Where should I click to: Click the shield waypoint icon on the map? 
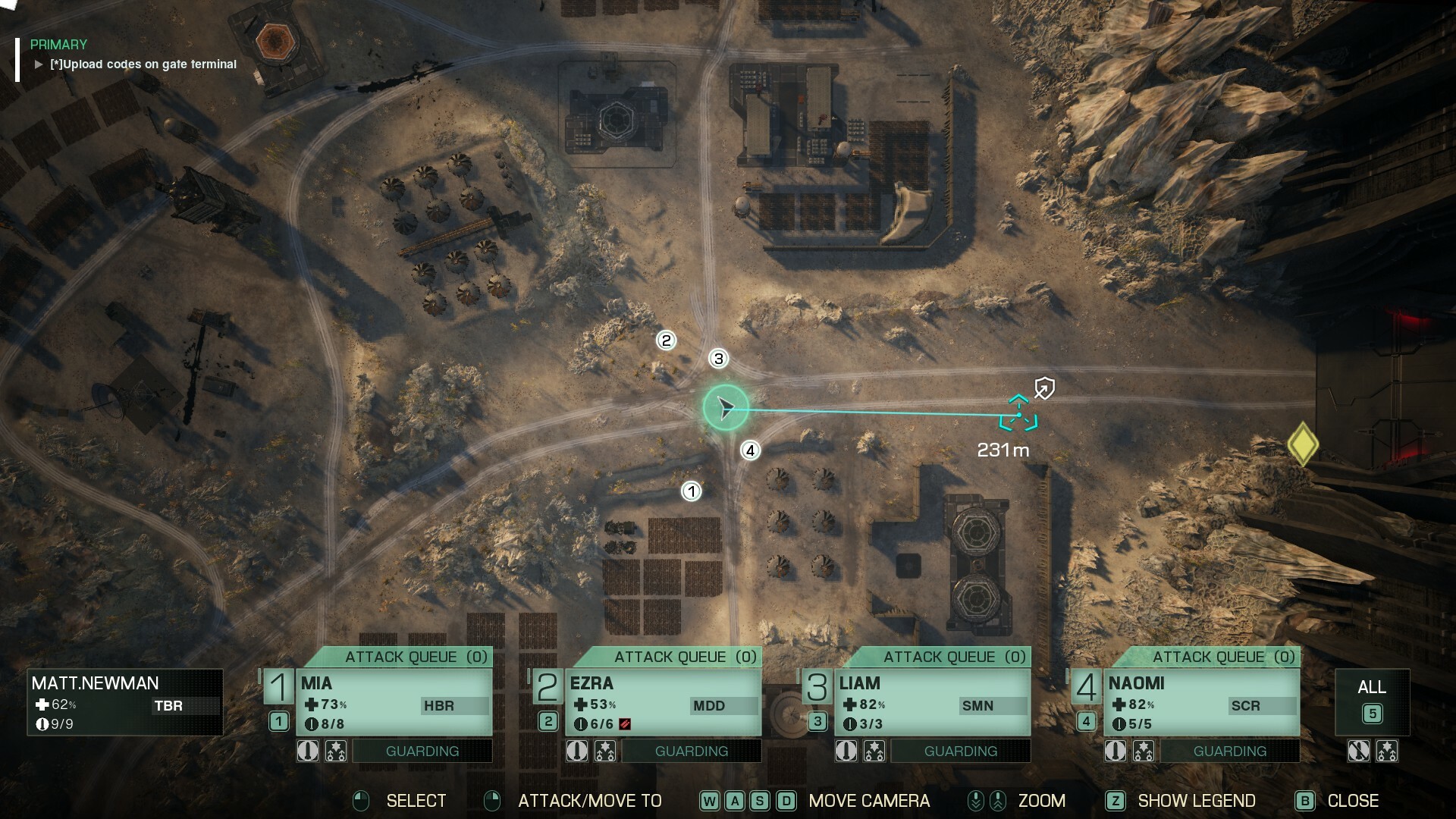1044,388
